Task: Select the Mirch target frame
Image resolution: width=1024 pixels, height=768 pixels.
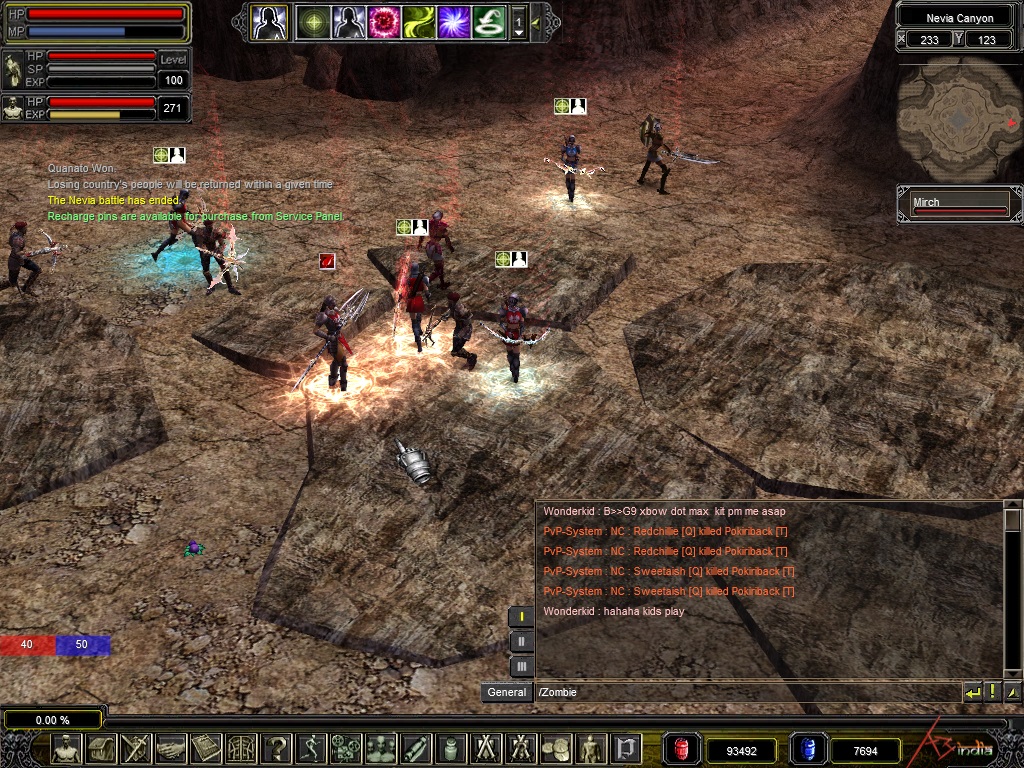Action: coord(959,205)
